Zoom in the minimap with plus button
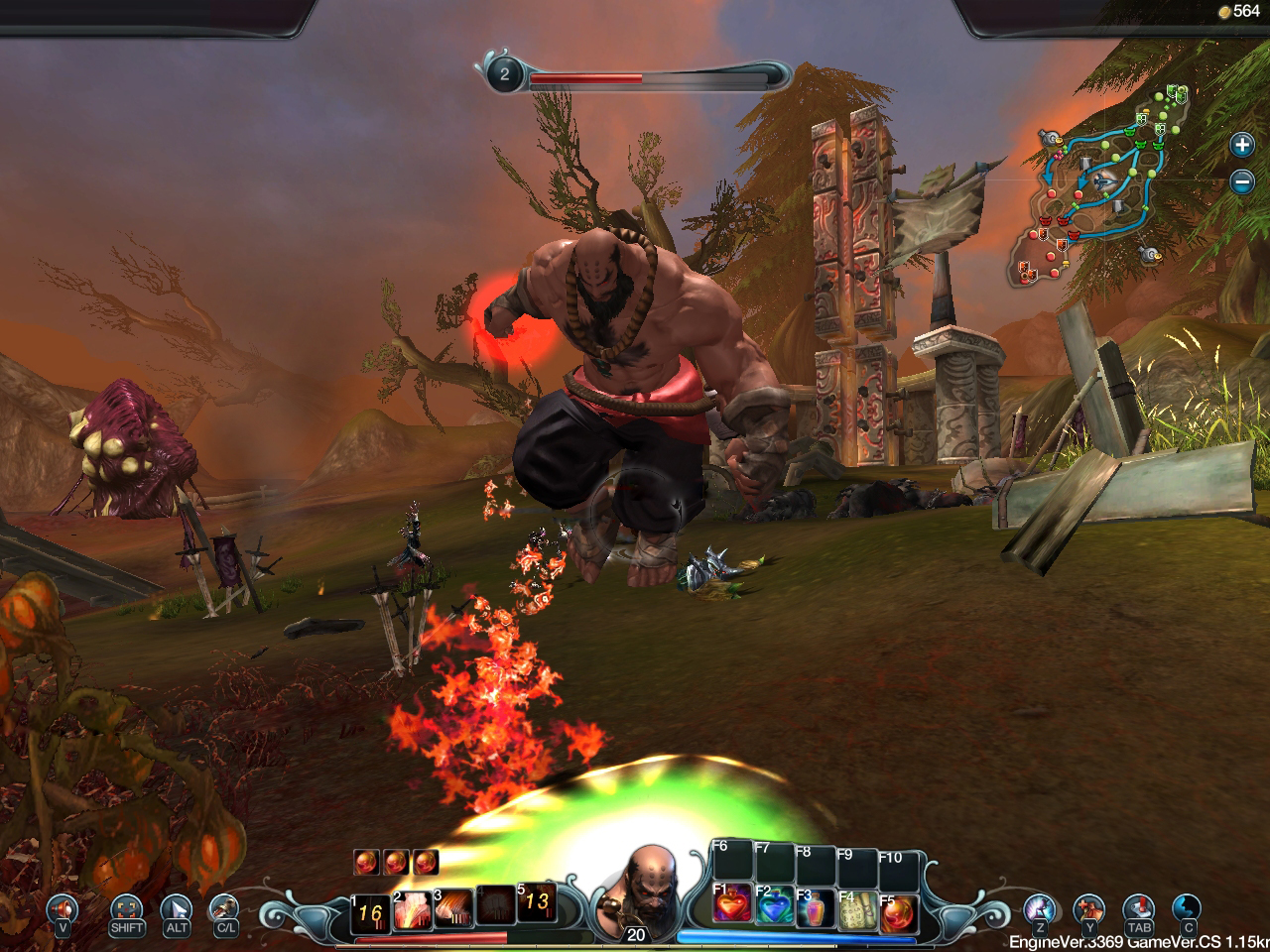 [x=1241, y=145]
